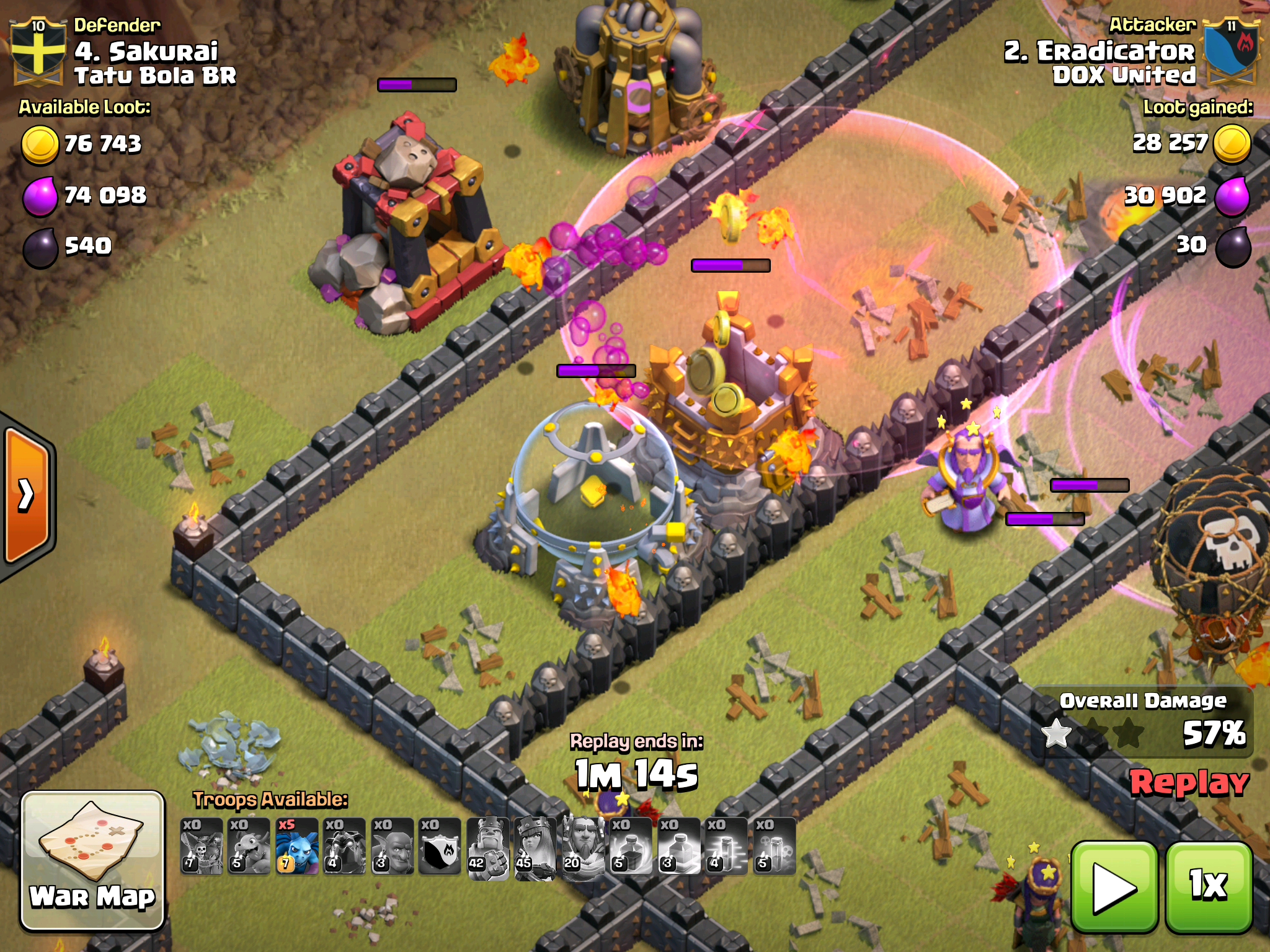Select the blue Minion troop slot
Image resolution: width=1270 pixels, height=952 pixels.
(x=297, y=846)
